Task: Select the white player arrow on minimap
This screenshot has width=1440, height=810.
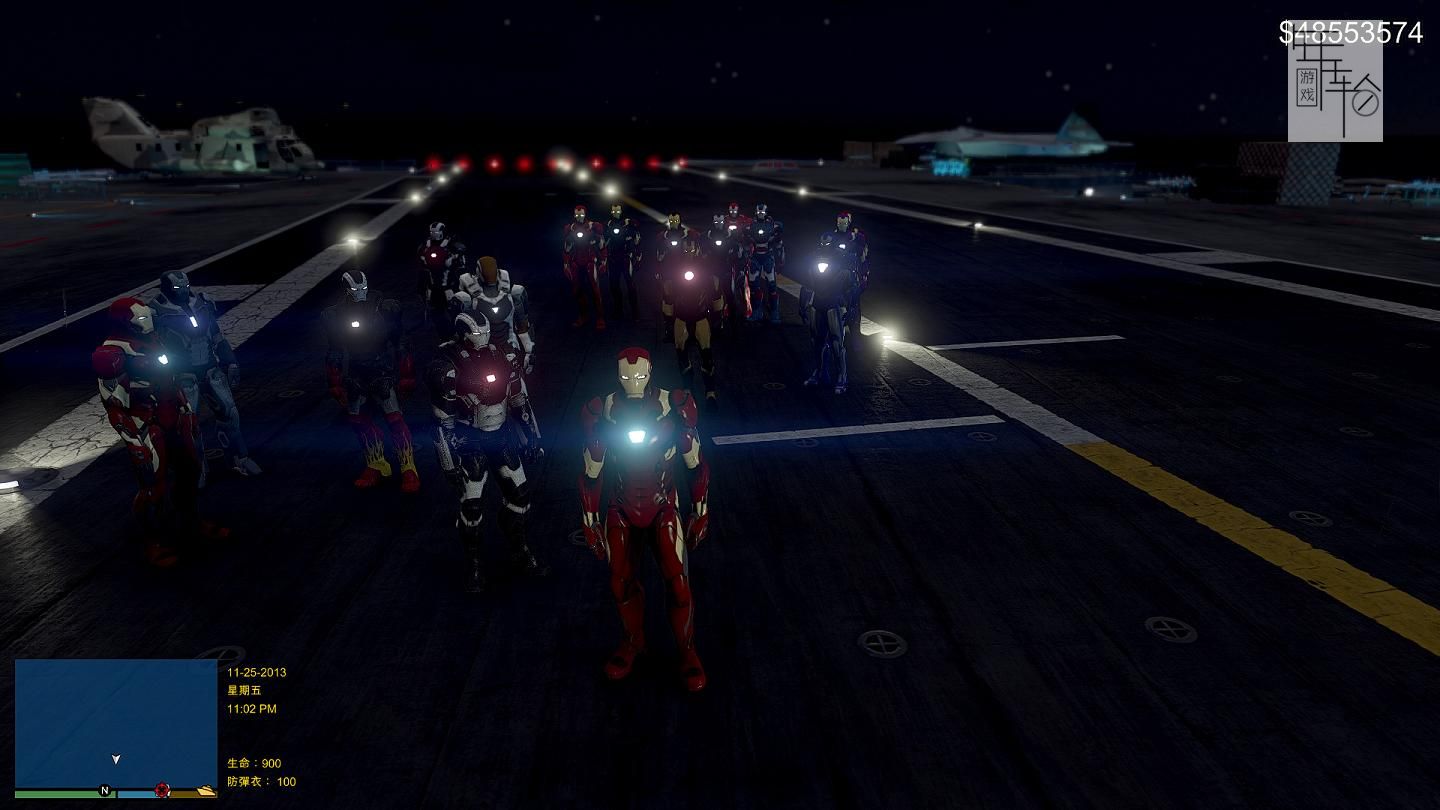Action: point(116,759)
